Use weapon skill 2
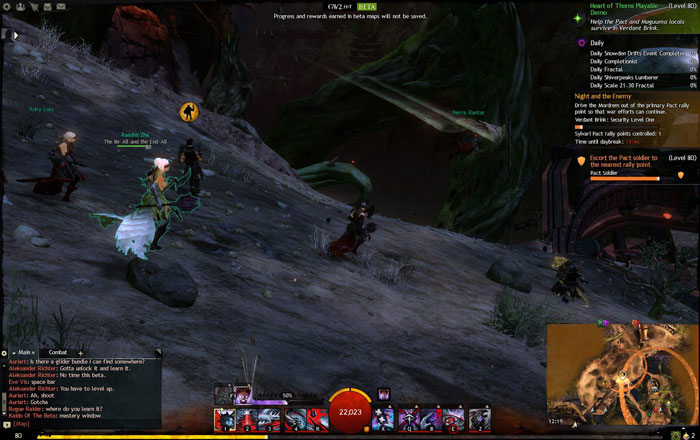This screenshot has height=440, width=700. 247,419
